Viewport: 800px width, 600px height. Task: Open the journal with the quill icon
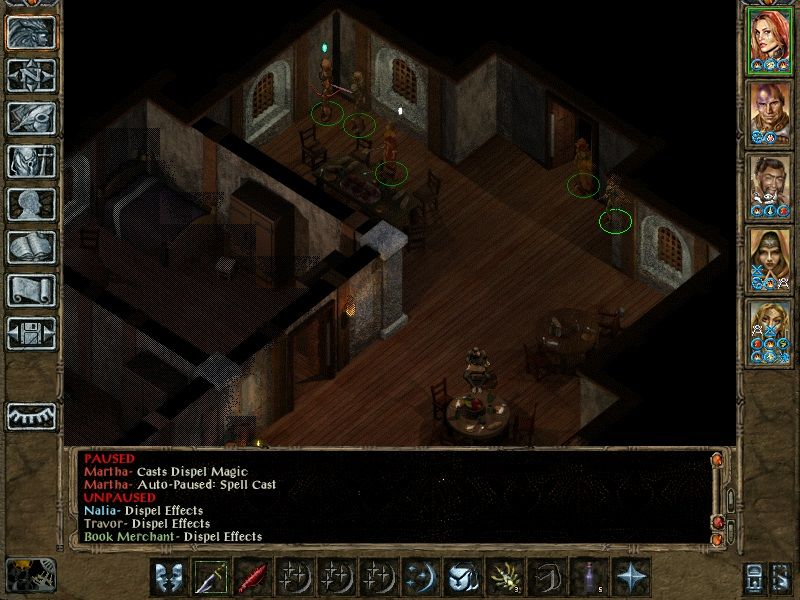31,118
